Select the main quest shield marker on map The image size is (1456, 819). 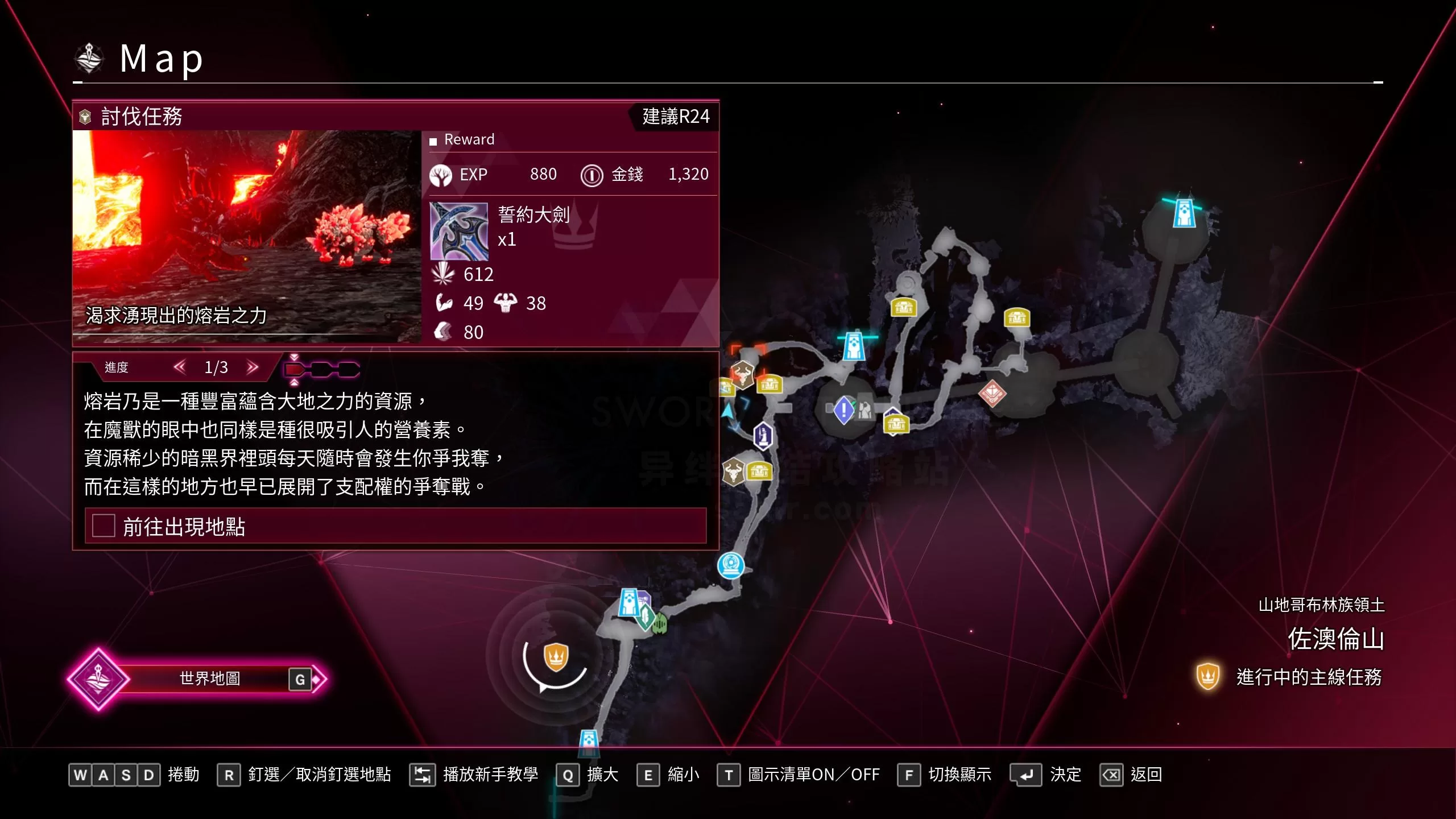point(556,656)
